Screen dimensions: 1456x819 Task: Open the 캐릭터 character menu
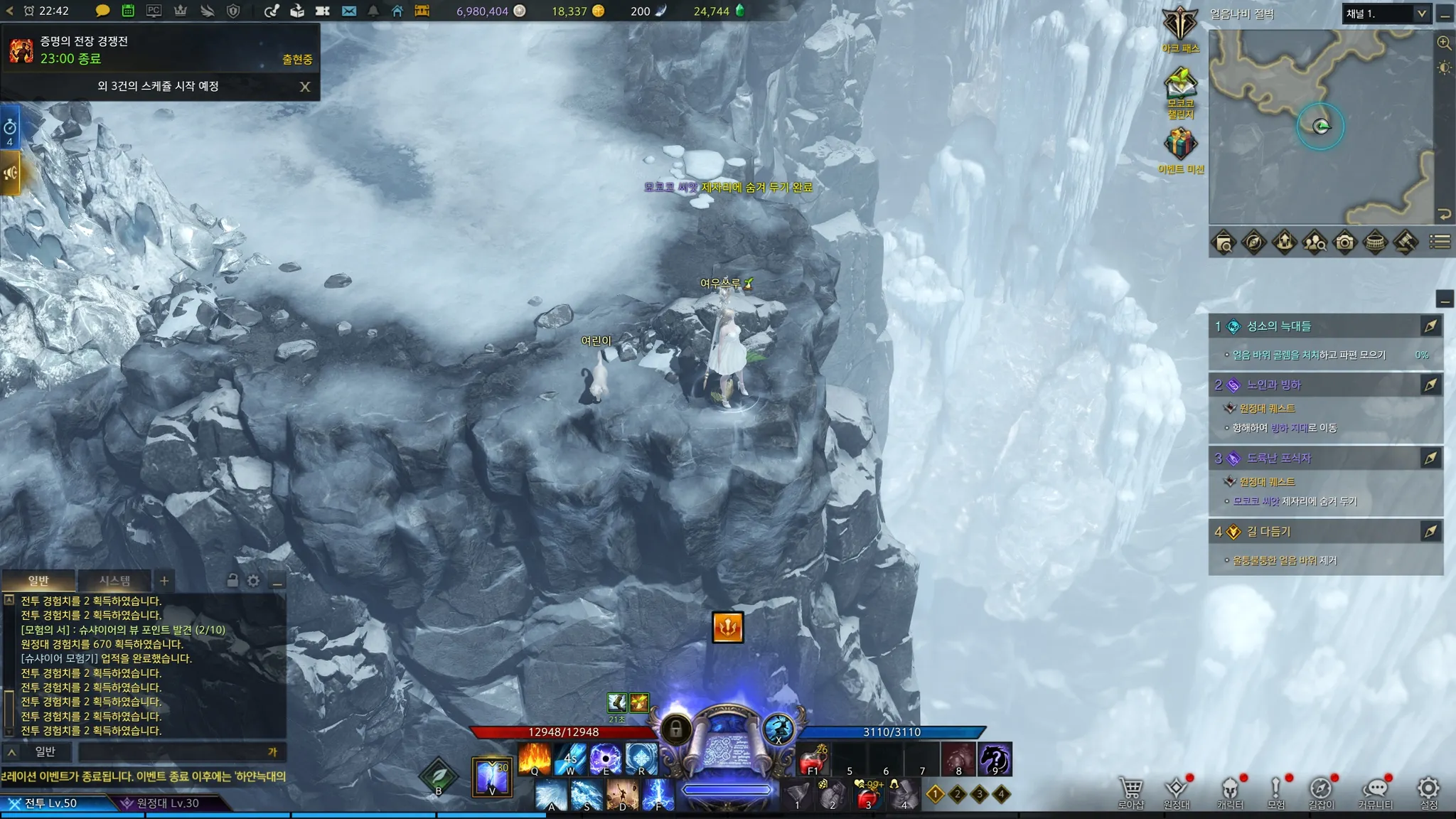(1230, 792)
